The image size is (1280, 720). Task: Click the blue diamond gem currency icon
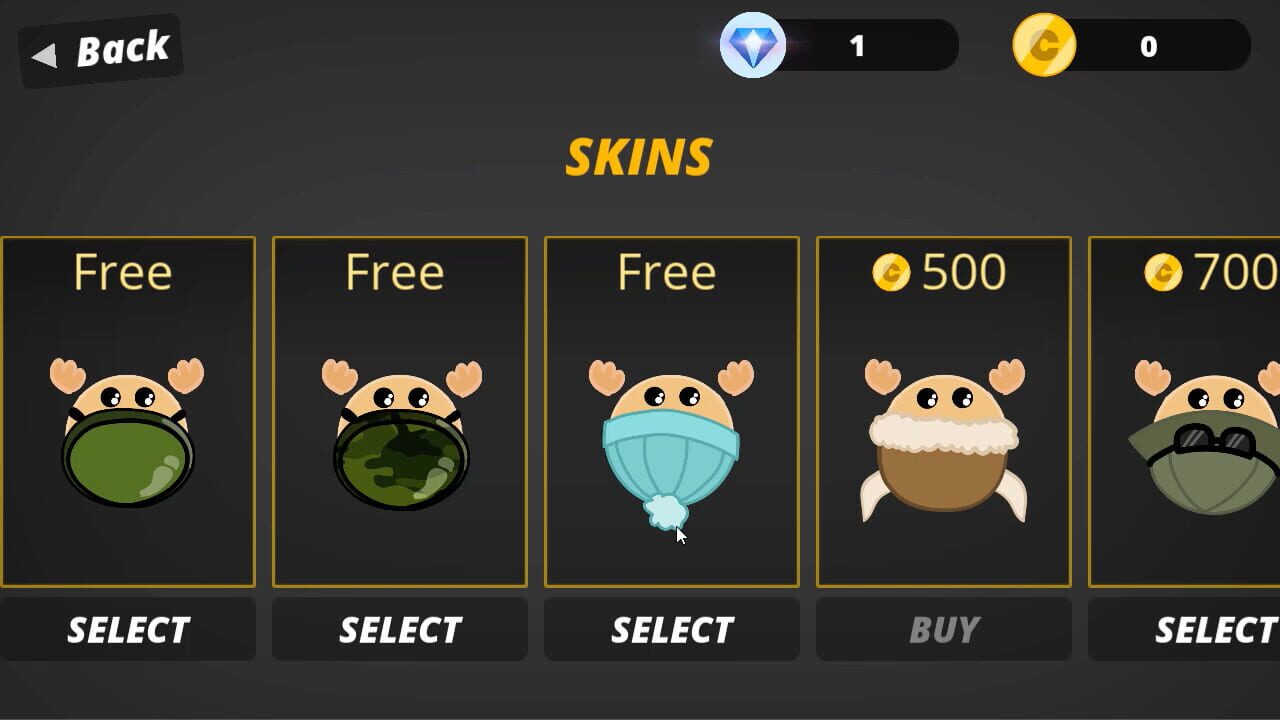(x=751, y=46)
